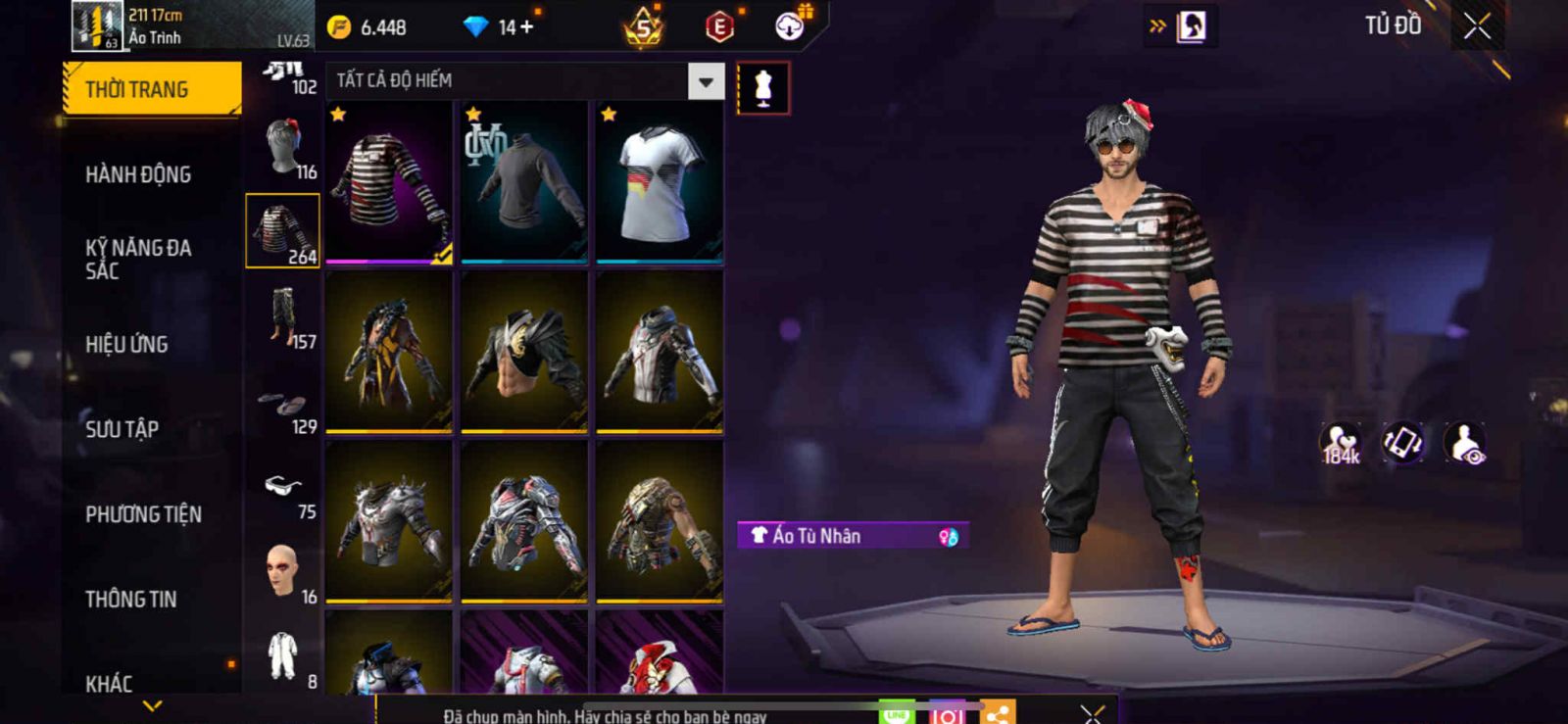Screen dimensions: 1568x724
Task: Choose the white Germany jersey shirt
Action: pos(660,183)
